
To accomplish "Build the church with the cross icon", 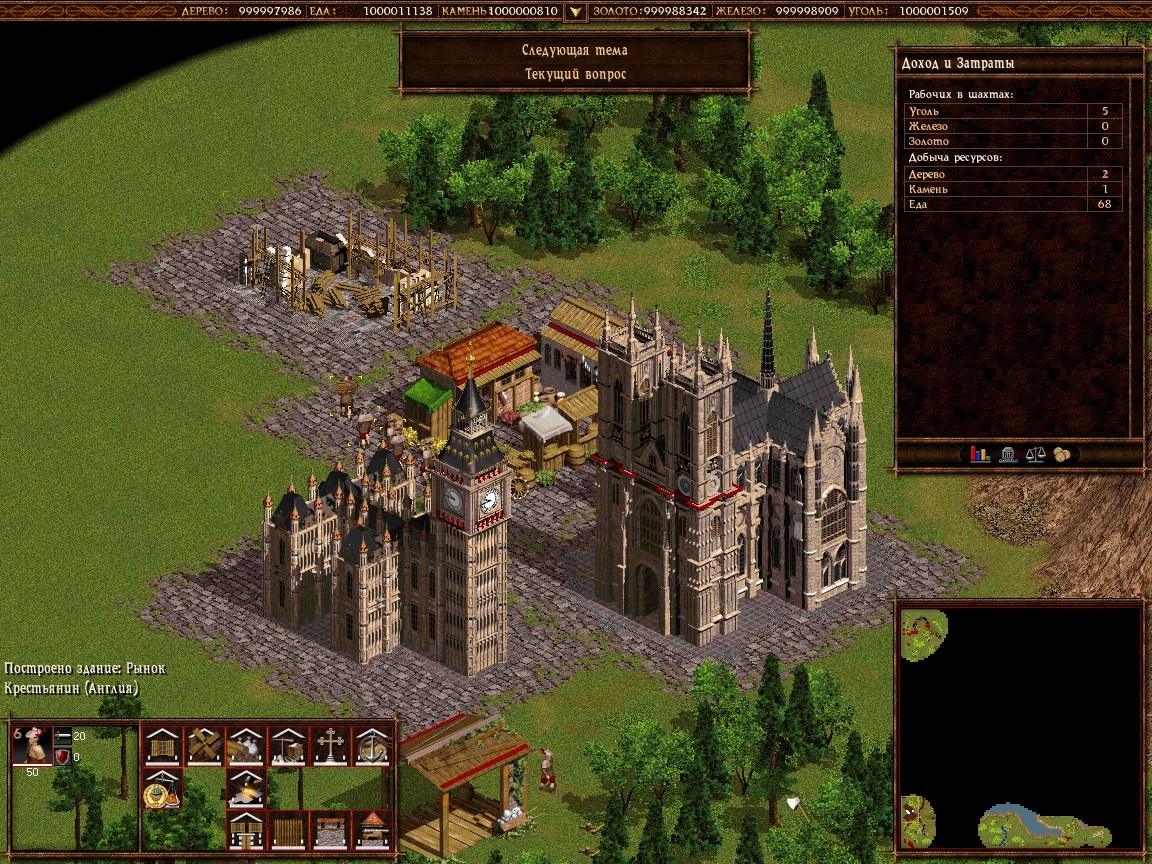I will [x=329, y=745].
